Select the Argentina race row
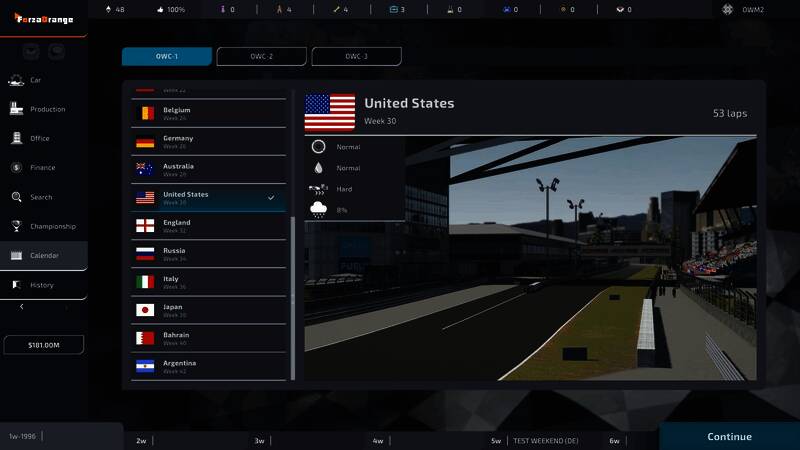 [208, 365]
